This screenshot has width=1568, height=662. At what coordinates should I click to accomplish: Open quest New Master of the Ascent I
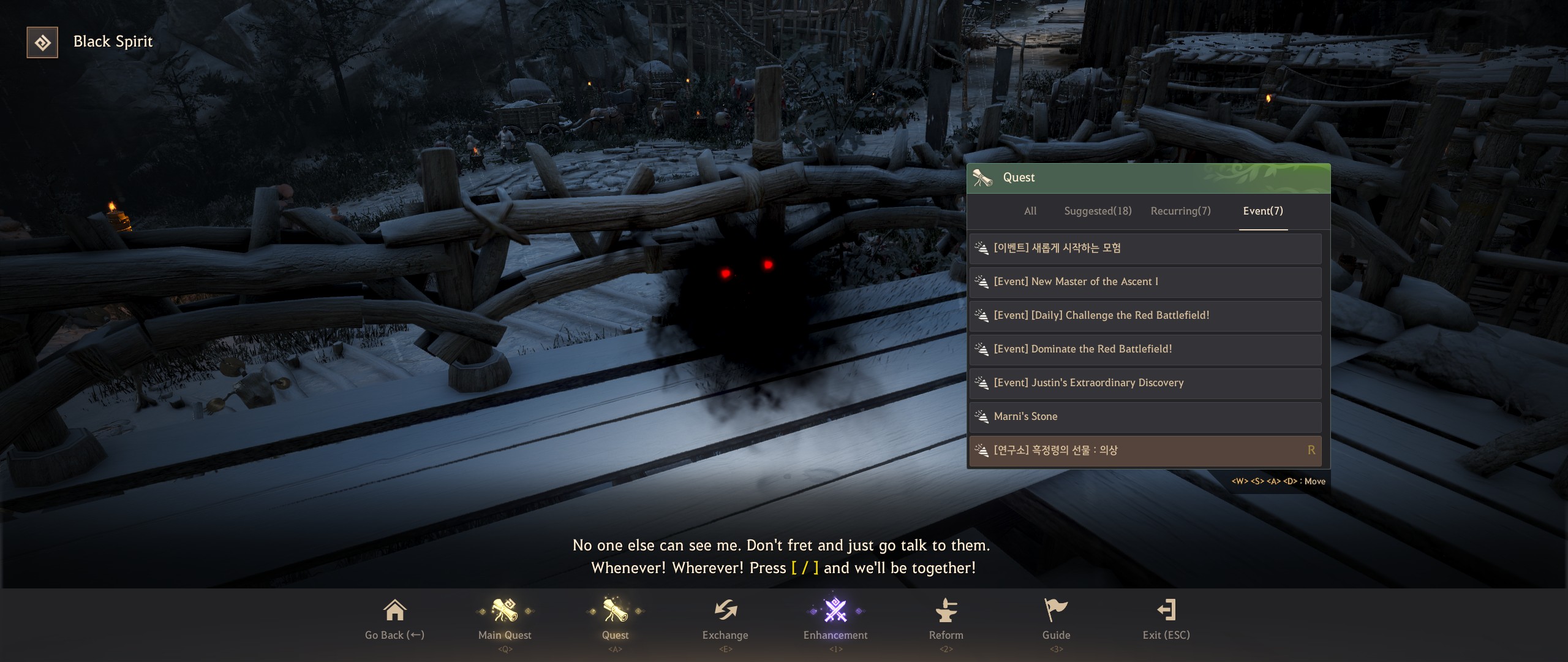(x=1144, y=282)
